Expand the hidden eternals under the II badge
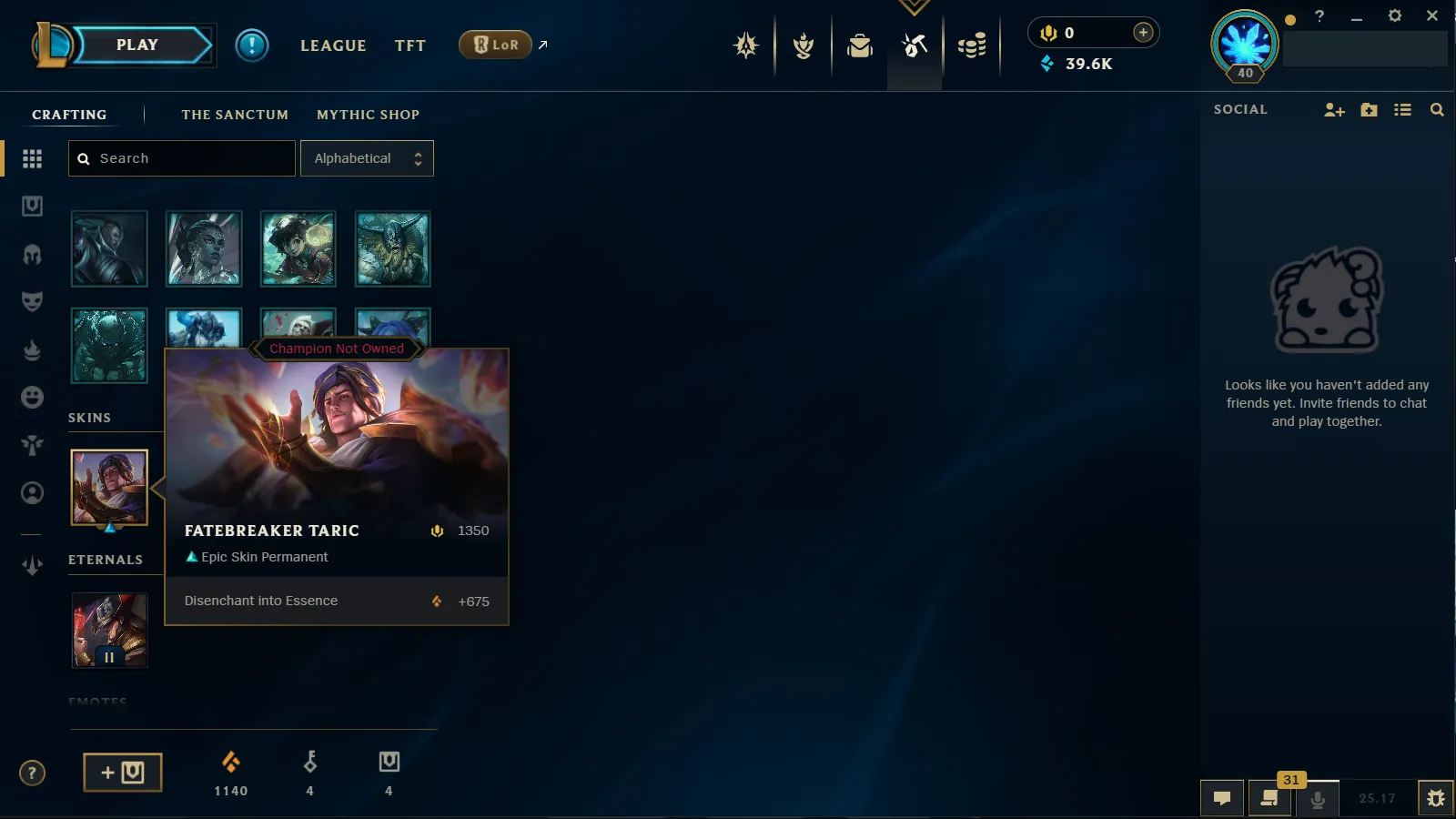Image resolution: width=1456 pixels, height=819 pixels. (x=109, y=655)
